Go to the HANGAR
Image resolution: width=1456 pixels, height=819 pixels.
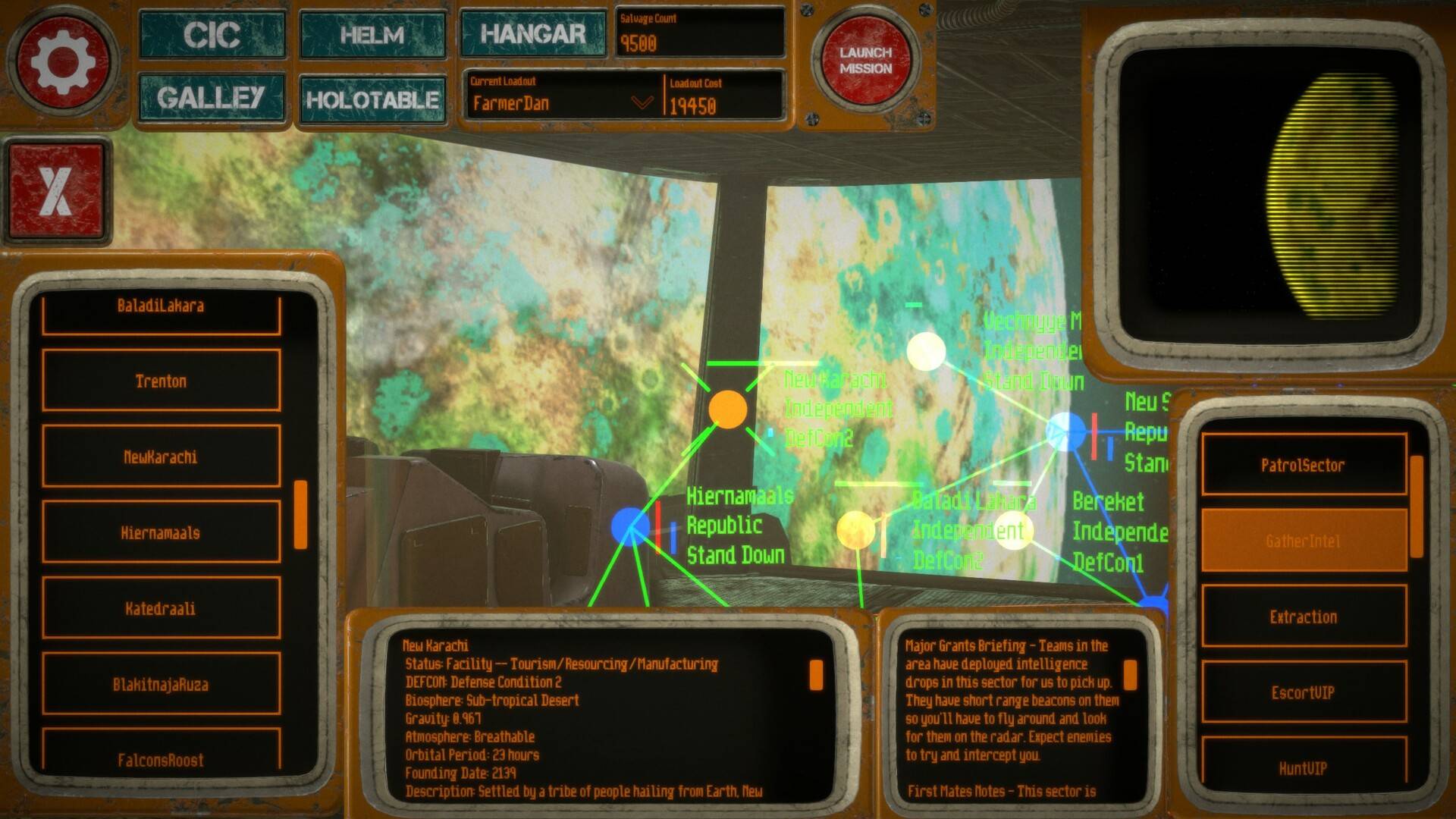click(x=533, y=33)
